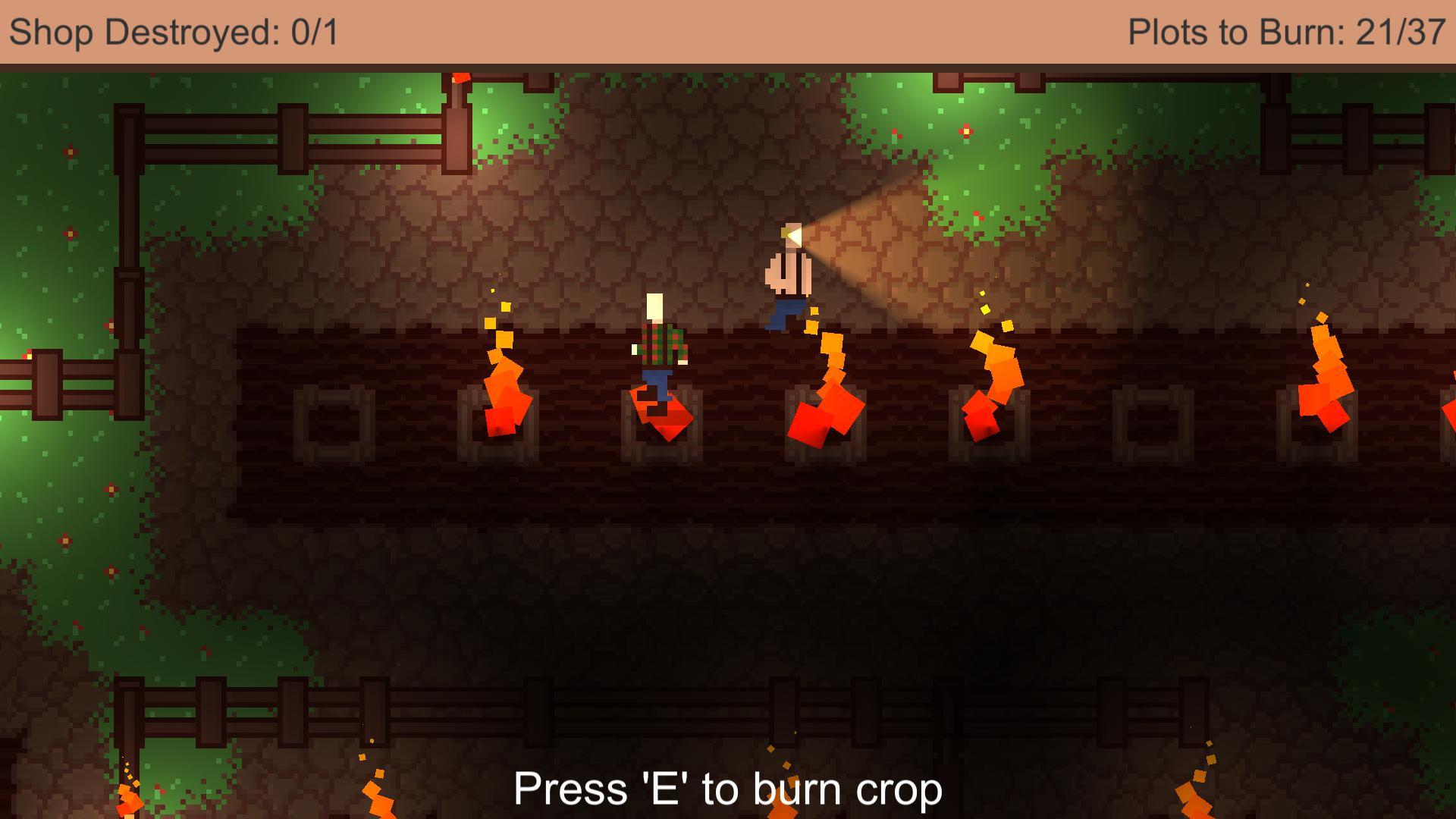The height and width of the screenshot is (819, 1456).
Task: Click the top HUD bar
Action: click(x=728, y=32)
